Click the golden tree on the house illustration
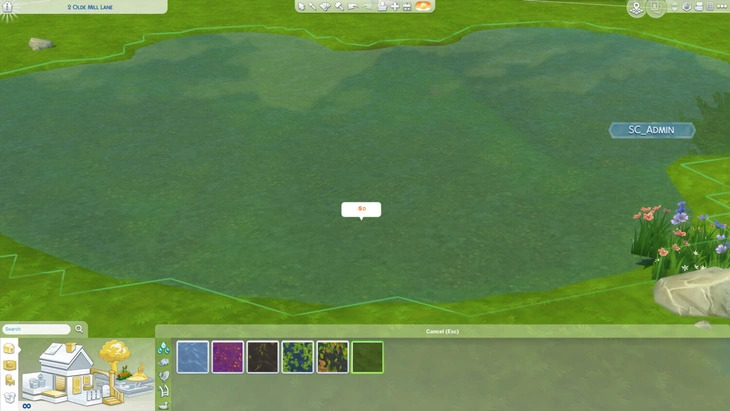 pyautogui.click(x=116, y=353)
